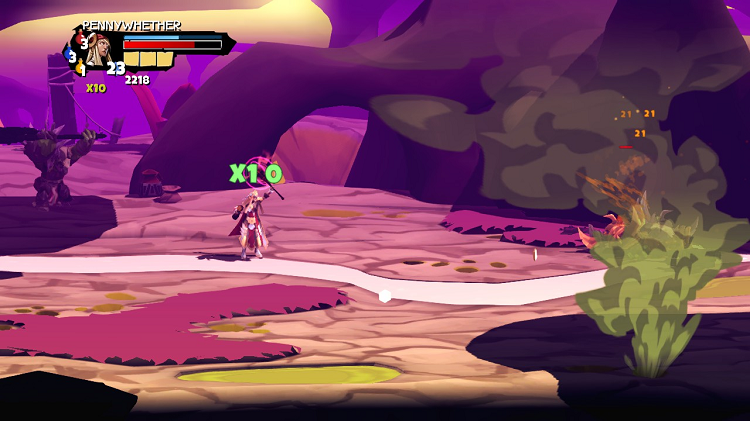Select the yellow potion icon
This screenshot has width=750, height=421.
pyautogui.click(x=81, y=69)
